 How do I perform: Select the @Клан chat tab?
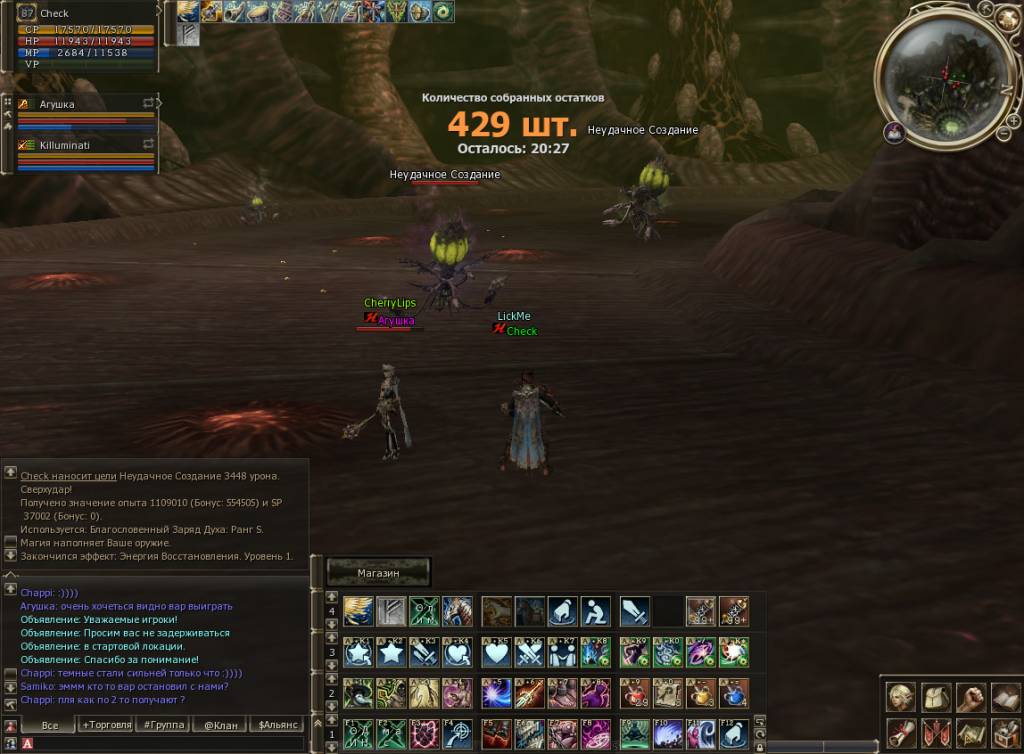(219, 724)
